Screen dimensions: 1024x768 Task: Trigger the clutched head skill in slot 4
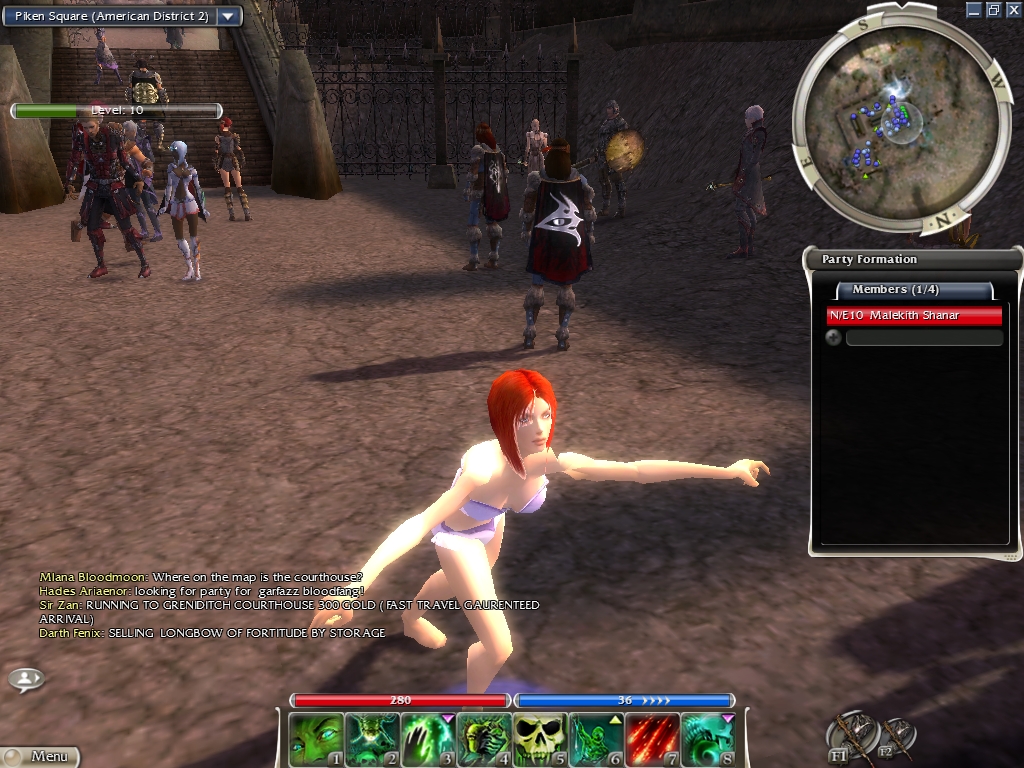[484, 739]
